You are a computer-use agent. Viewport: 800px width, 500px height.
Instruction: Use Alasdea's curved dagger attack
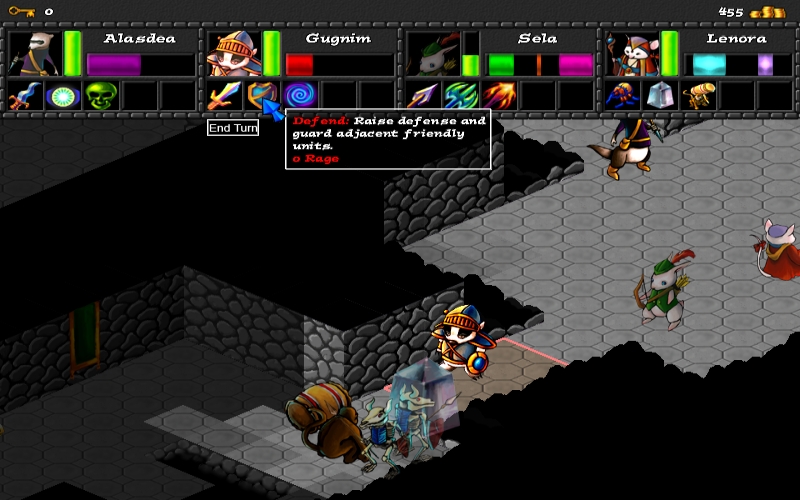pos(23,96)
